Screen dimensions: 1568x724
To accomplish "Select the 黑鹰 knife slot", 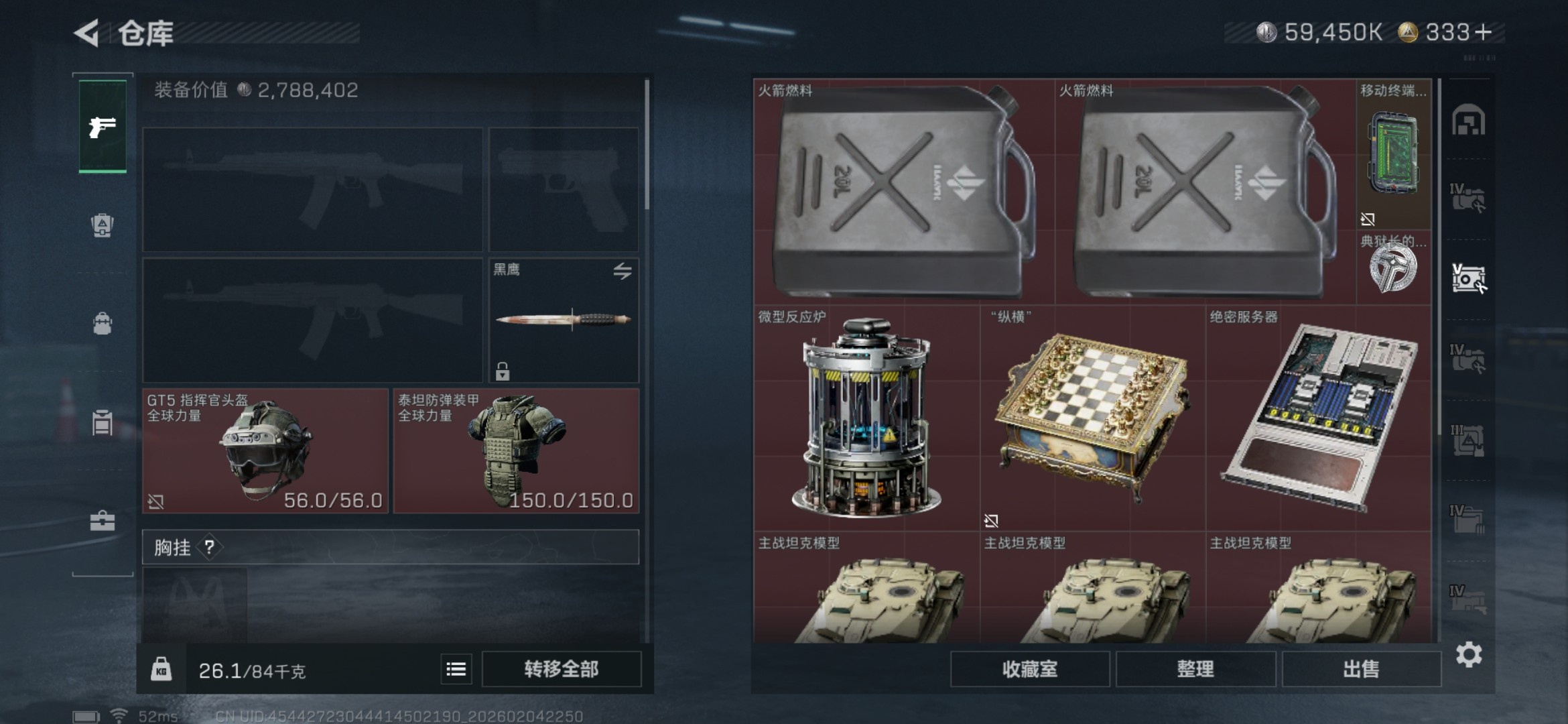I will tap(564, 320).
